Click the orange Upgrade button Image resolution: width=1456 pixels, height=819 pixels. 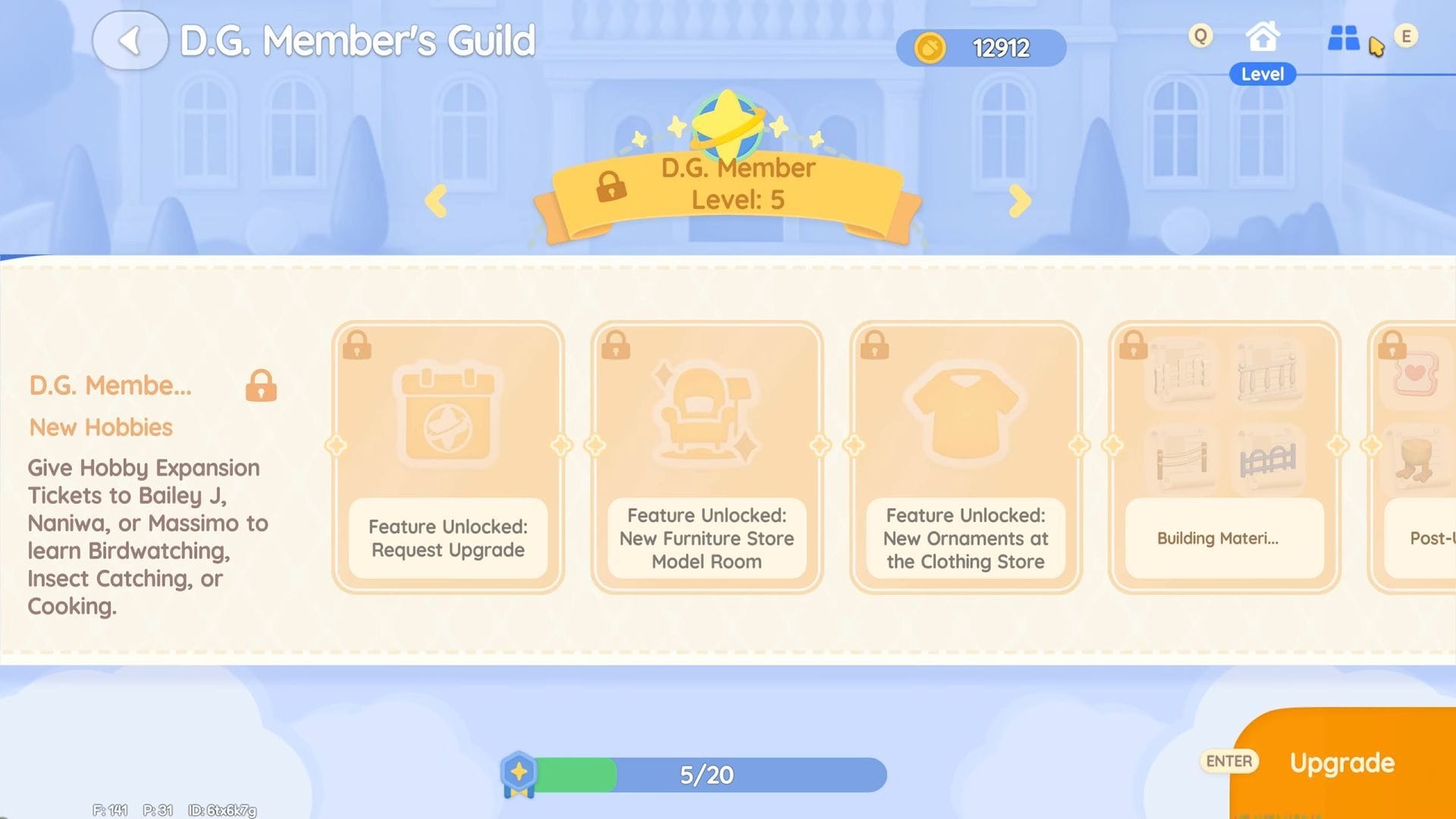pos(1343,762)
